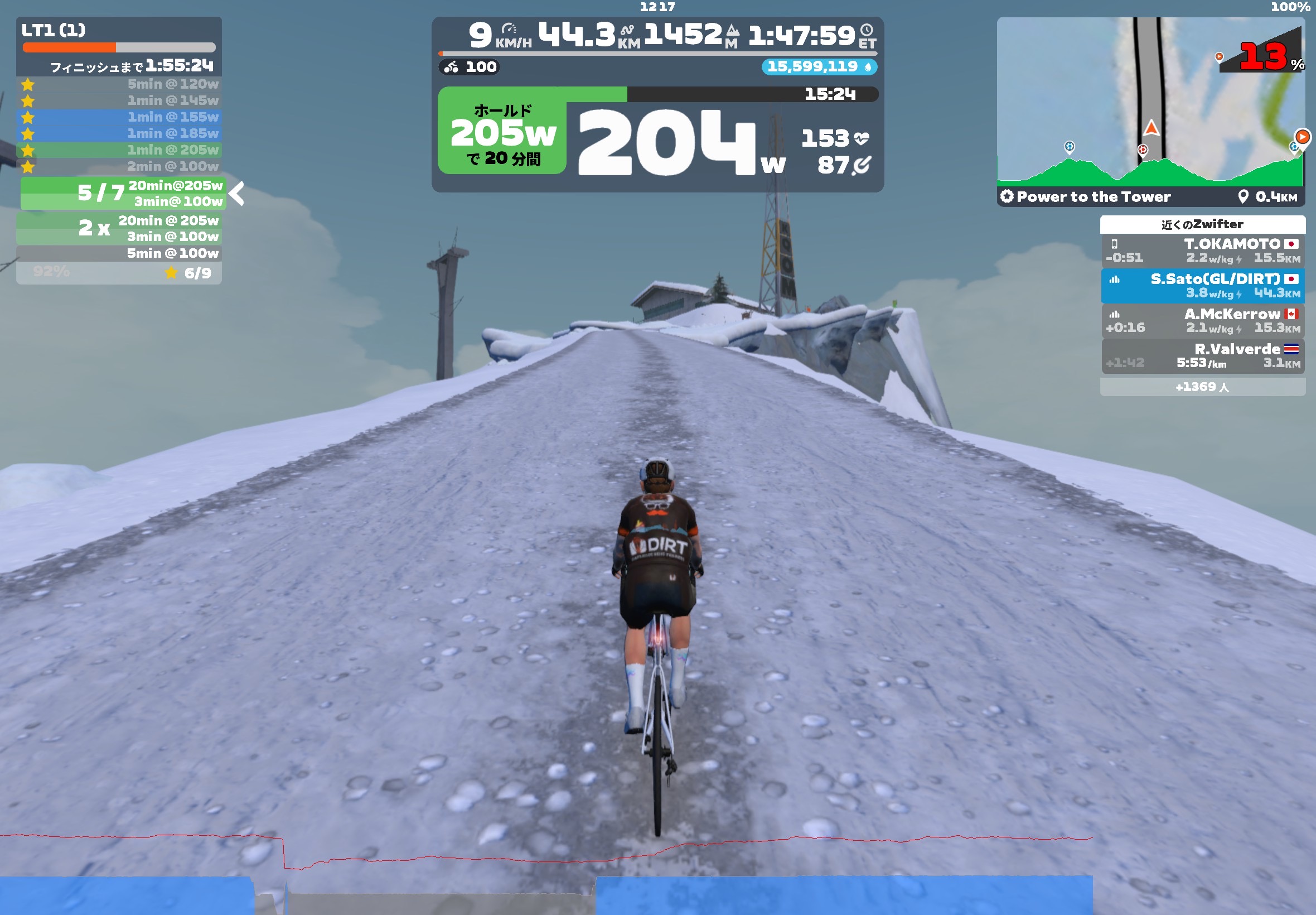Select the 2 x 20min @ 205w block

119,228
